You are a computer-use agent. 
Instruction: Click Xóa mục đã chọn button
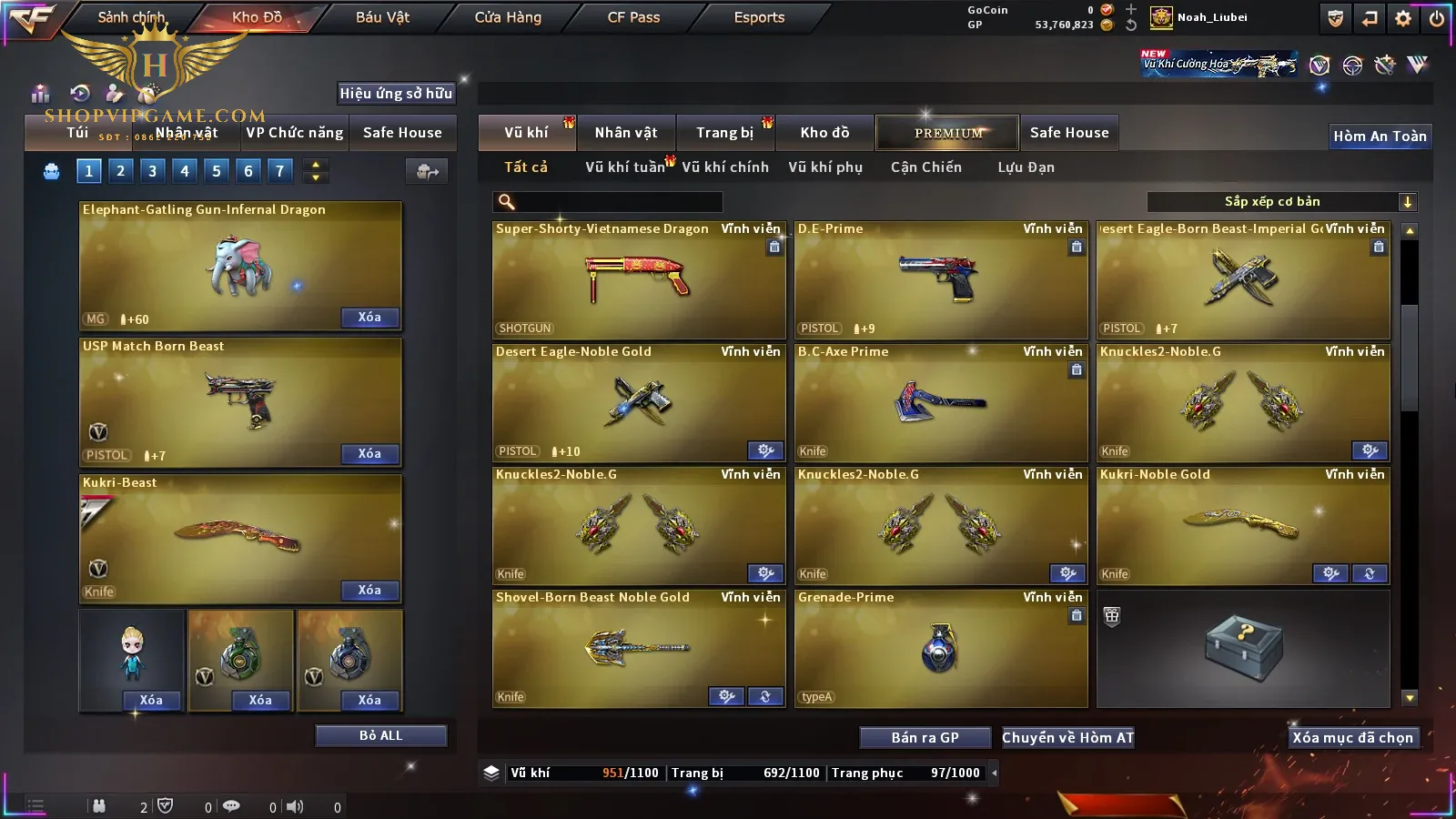(x=1352, y=737)
